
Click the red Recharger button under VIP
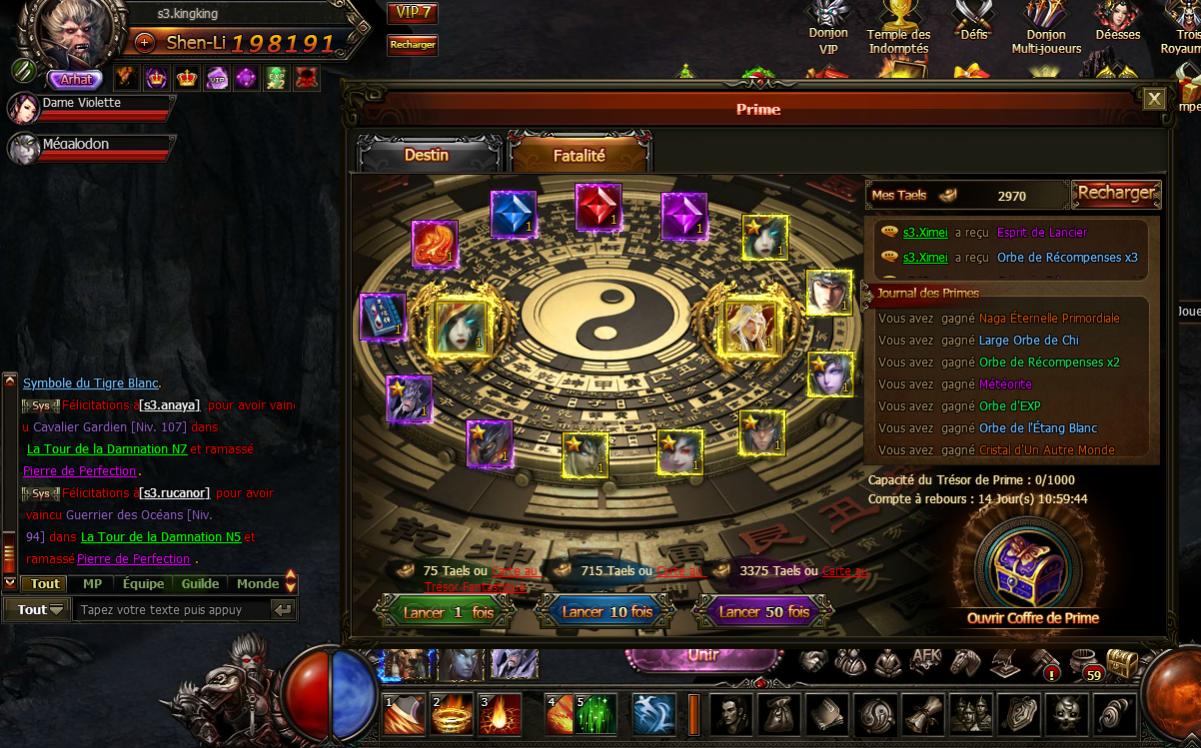412,45
